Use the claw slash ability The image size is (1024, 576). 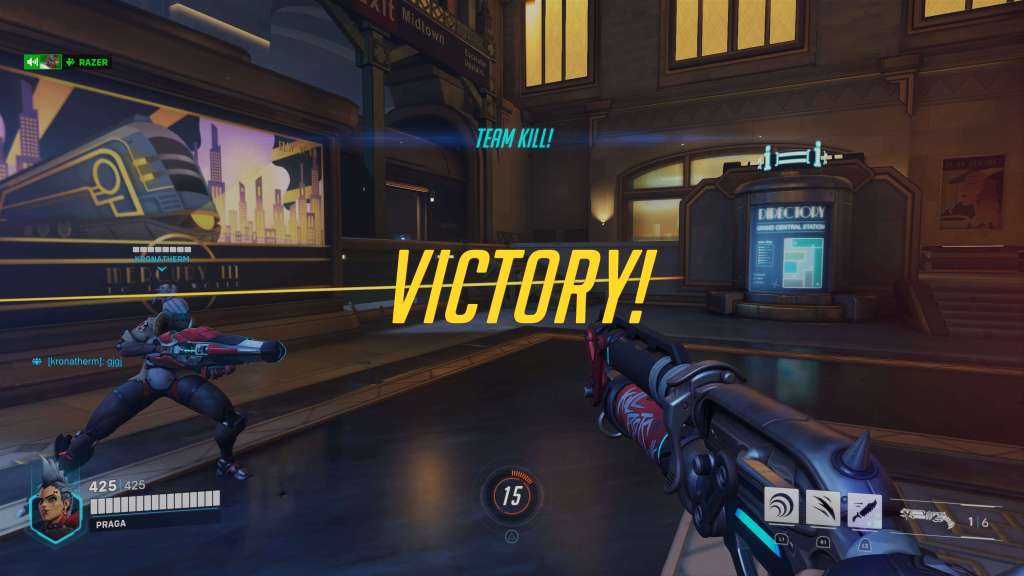coord(823,507)
